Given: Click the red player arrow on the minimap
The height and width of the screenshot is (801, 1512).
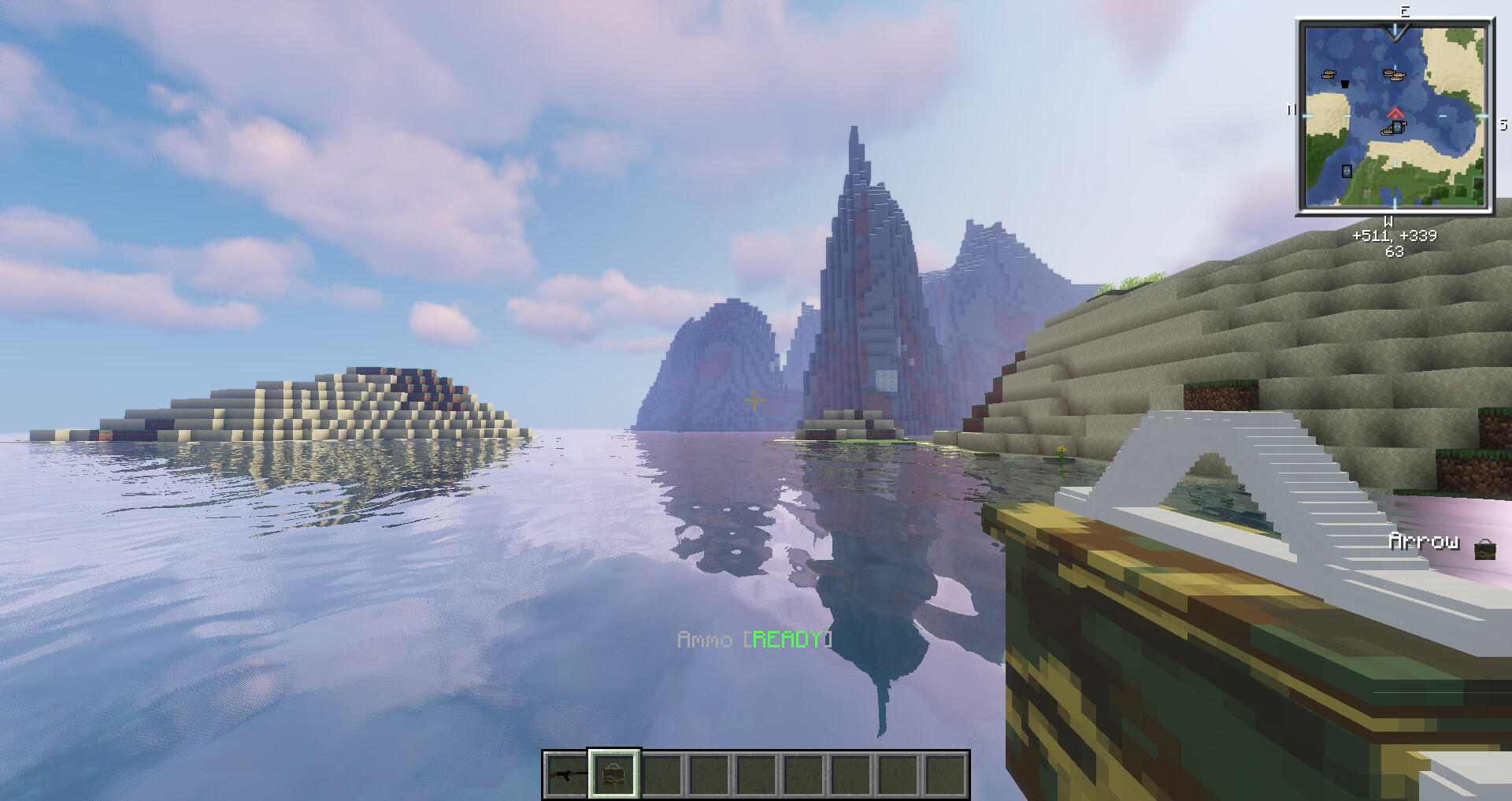Looking at the screenshot, I should [1395, 113].
